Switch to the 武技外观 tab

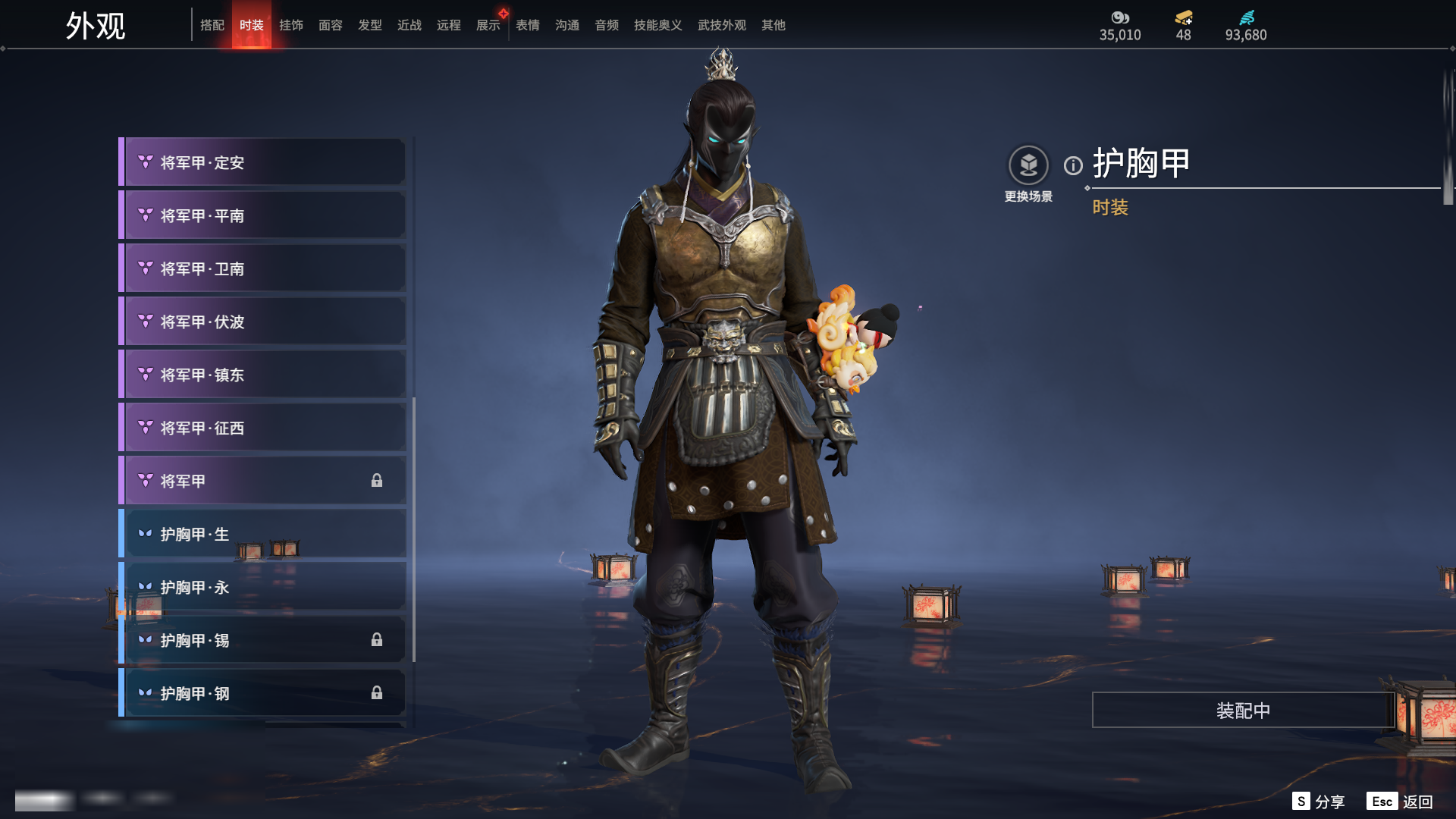click(x=721, y=25)
